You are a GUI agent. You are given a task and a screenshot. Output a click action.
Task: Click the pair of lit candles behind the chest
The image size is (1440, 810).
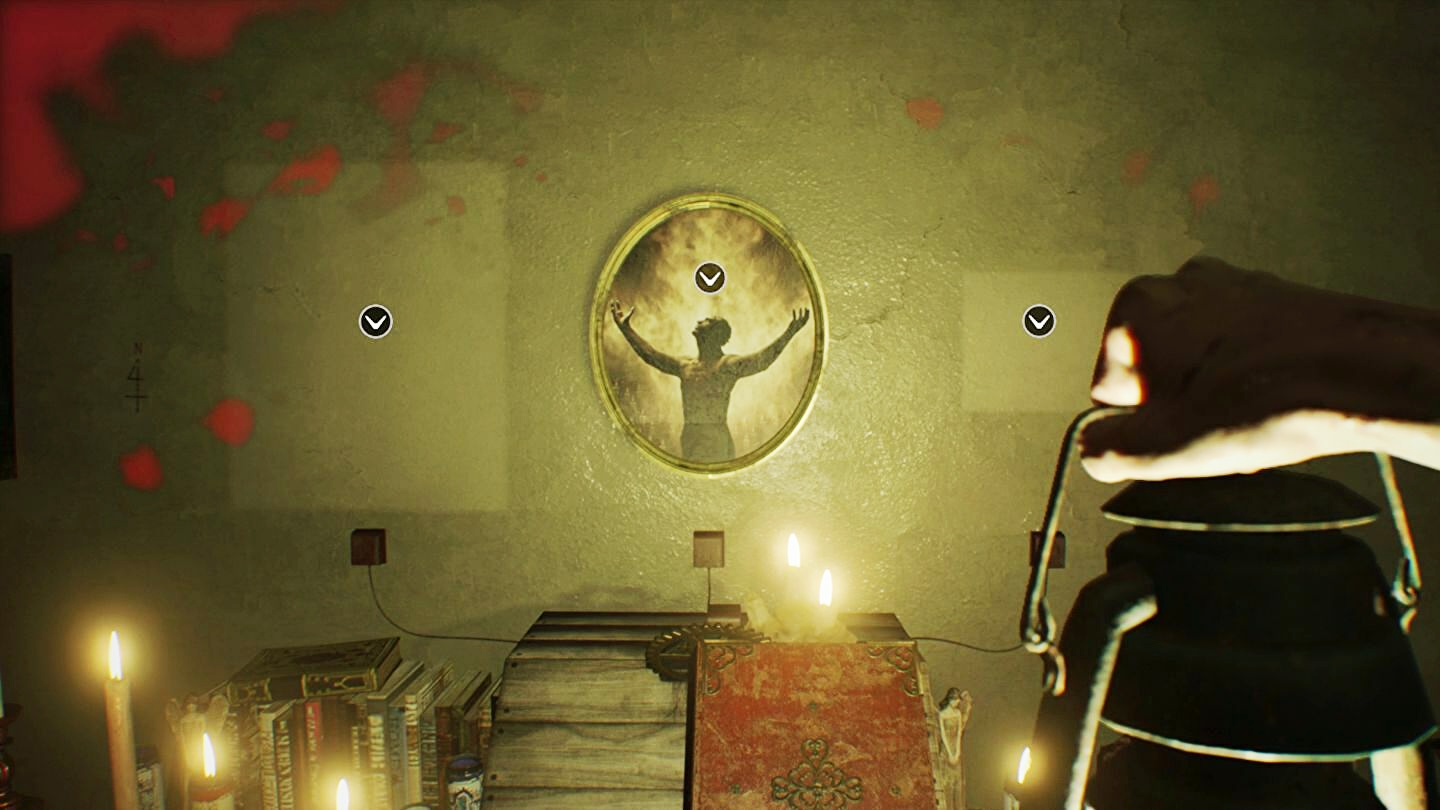808,570
